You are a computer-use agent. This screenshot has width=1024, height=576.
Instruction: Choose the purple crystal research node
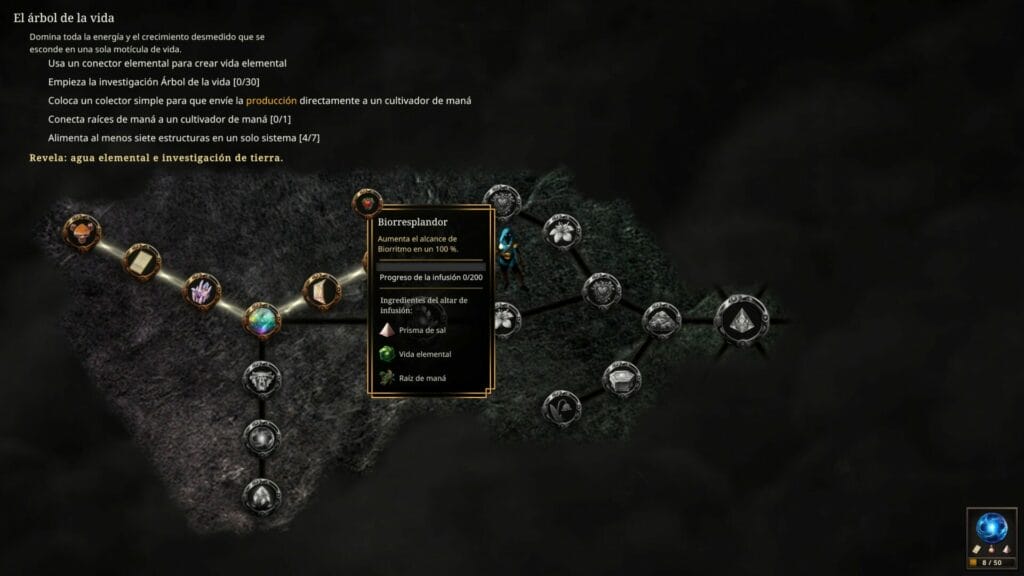click(x=201, y=290)
